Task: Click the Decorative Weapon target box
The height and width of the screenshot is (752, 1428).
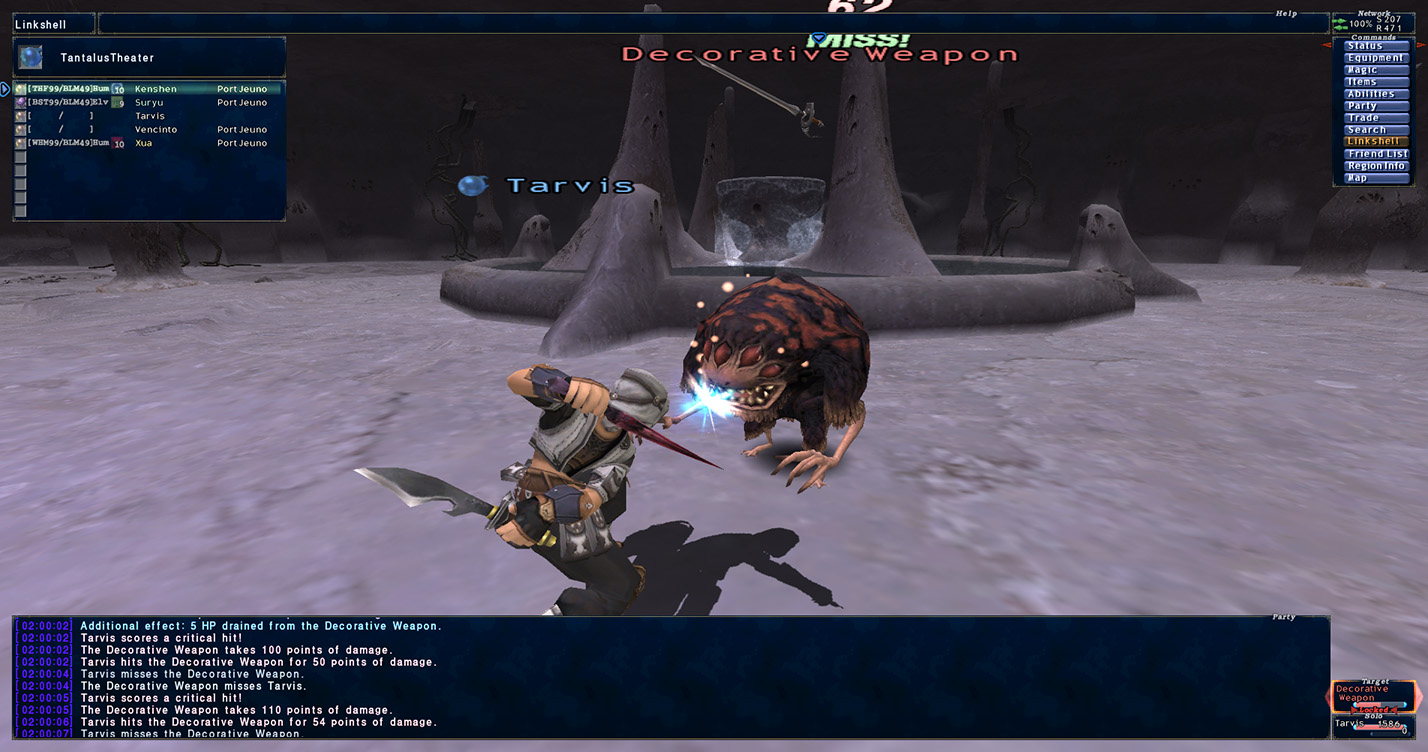Action: tap(1374, 696)
